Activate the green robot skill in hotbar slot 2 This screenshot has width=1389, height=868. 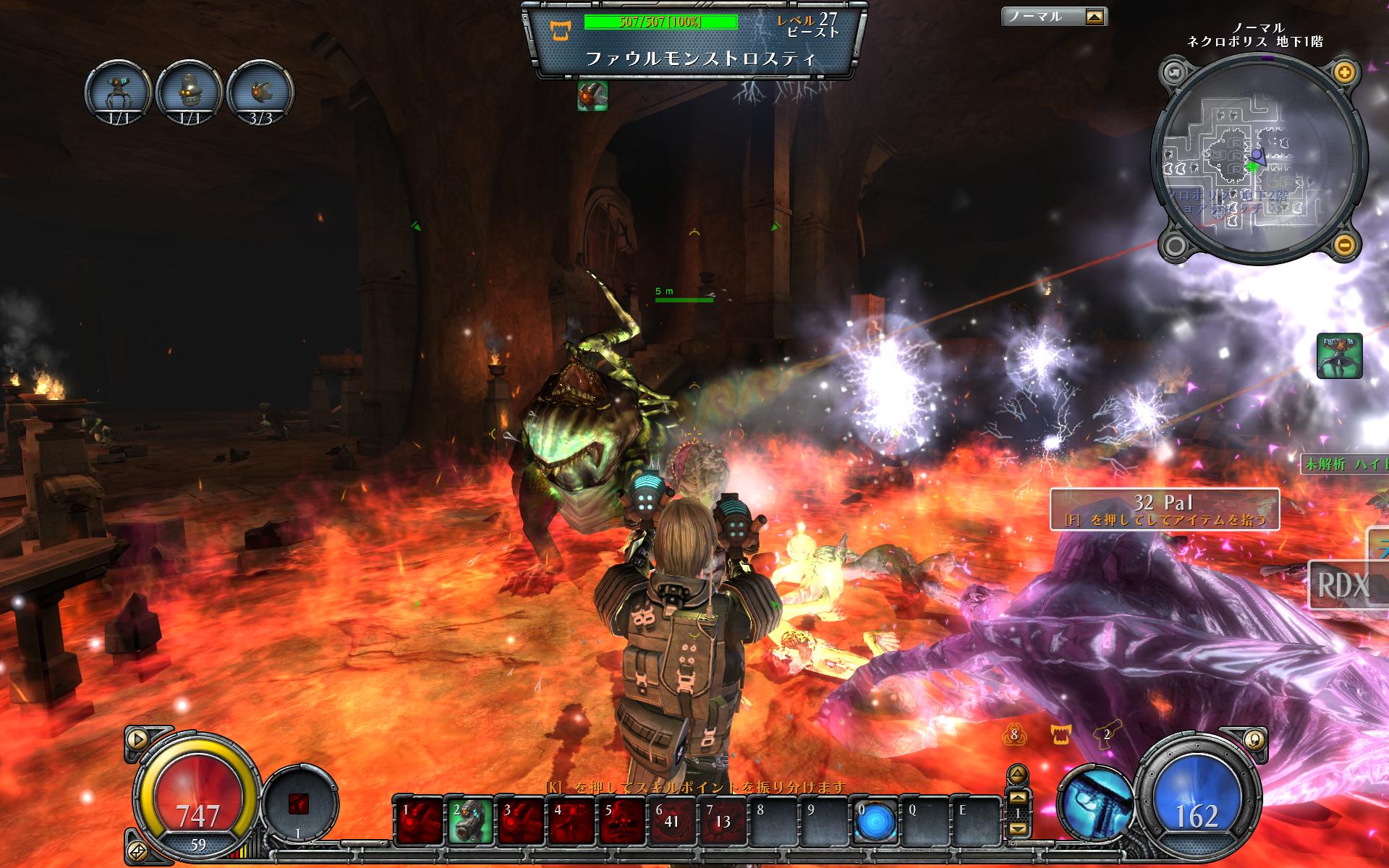pyautogui.click(x=470, y=821)
